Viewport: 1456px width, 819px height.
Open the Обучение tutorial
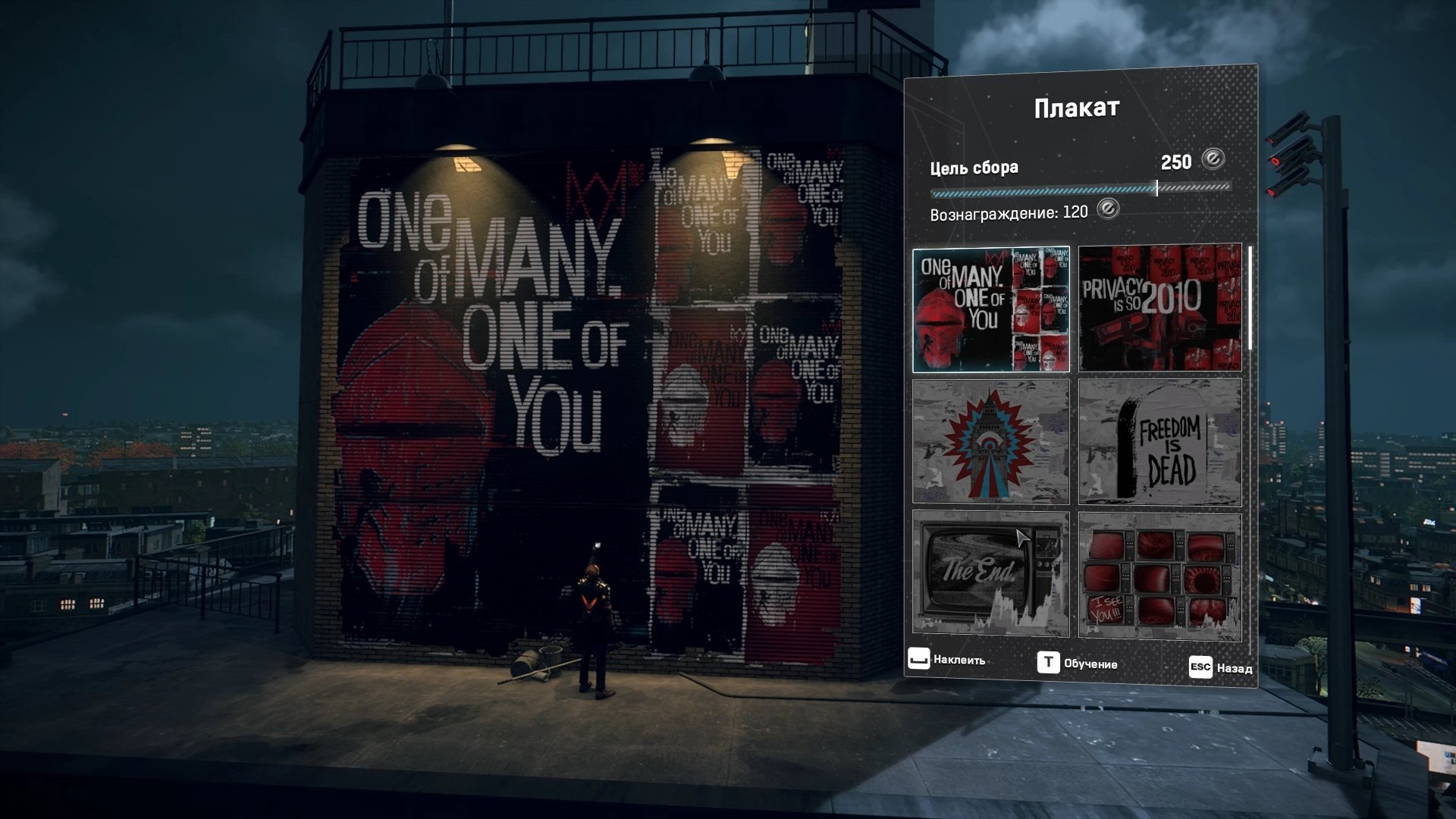click(x=1077, y=664)
